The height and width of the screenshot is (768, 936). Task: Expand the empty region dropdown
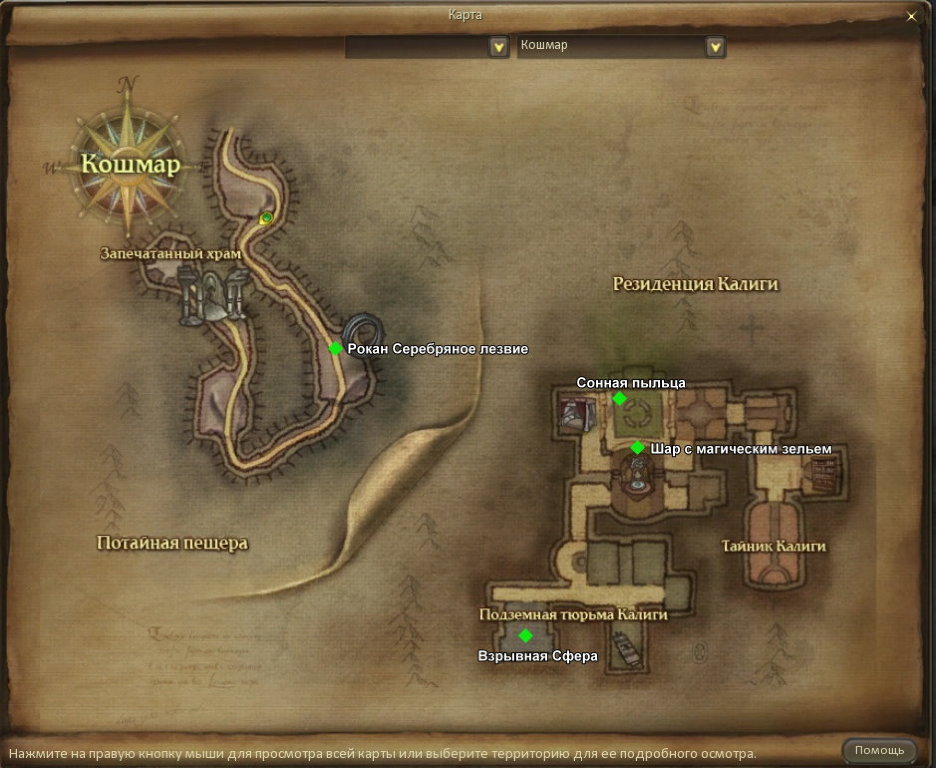click(498, 47)
